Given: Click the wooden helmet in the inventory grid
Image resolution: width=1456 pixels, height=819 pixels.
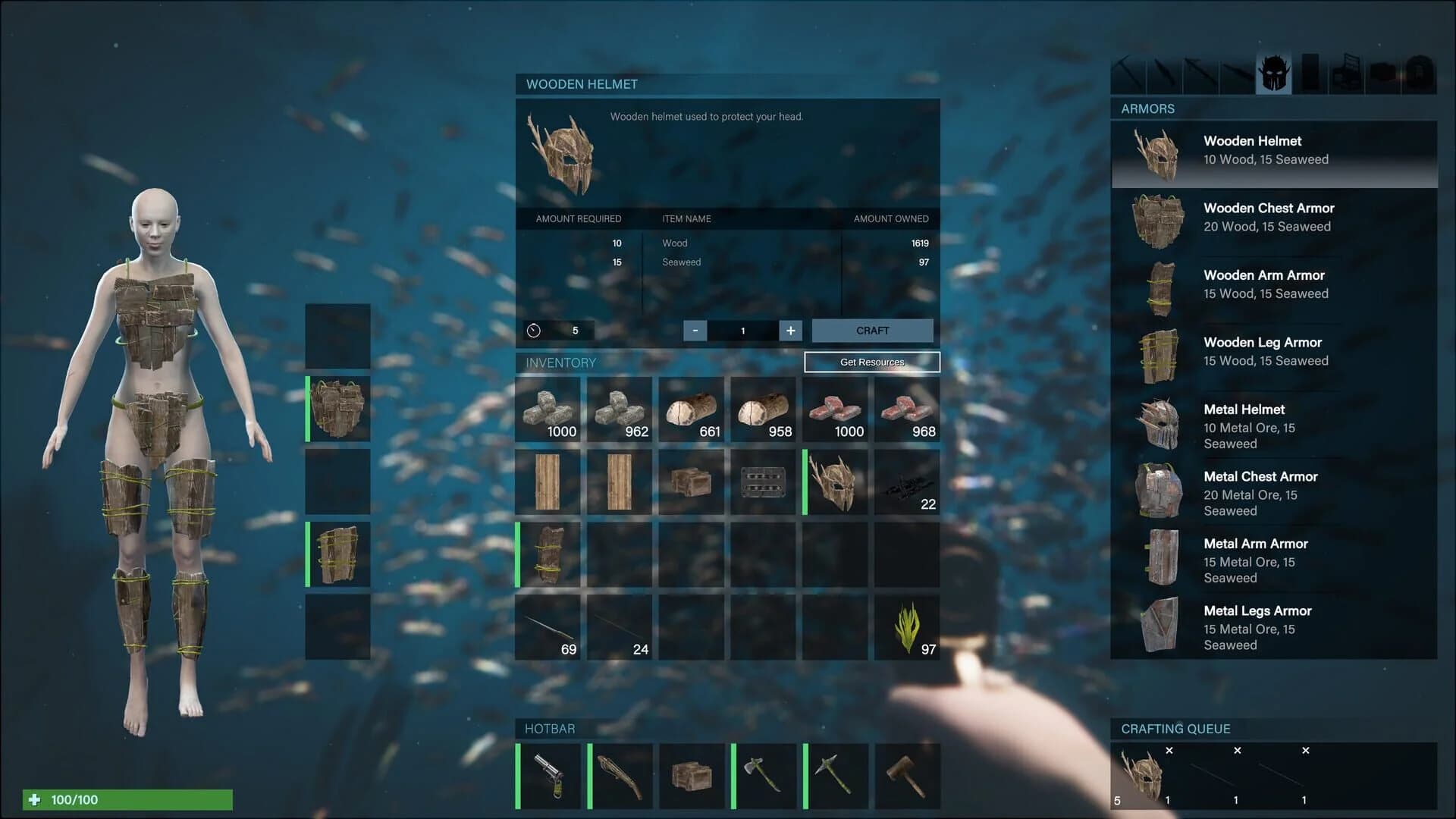Looking at the screenshot, I should (835, 482).
